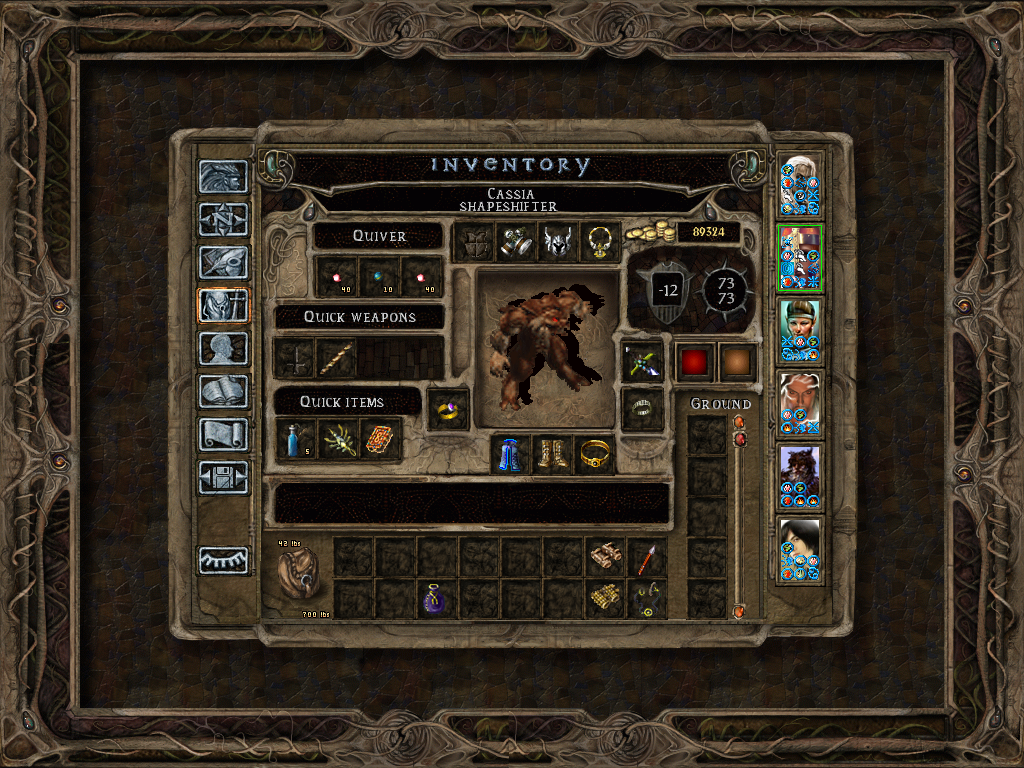Click the rest eye button
Screen dimensions: 1024x768
point(223,560)
